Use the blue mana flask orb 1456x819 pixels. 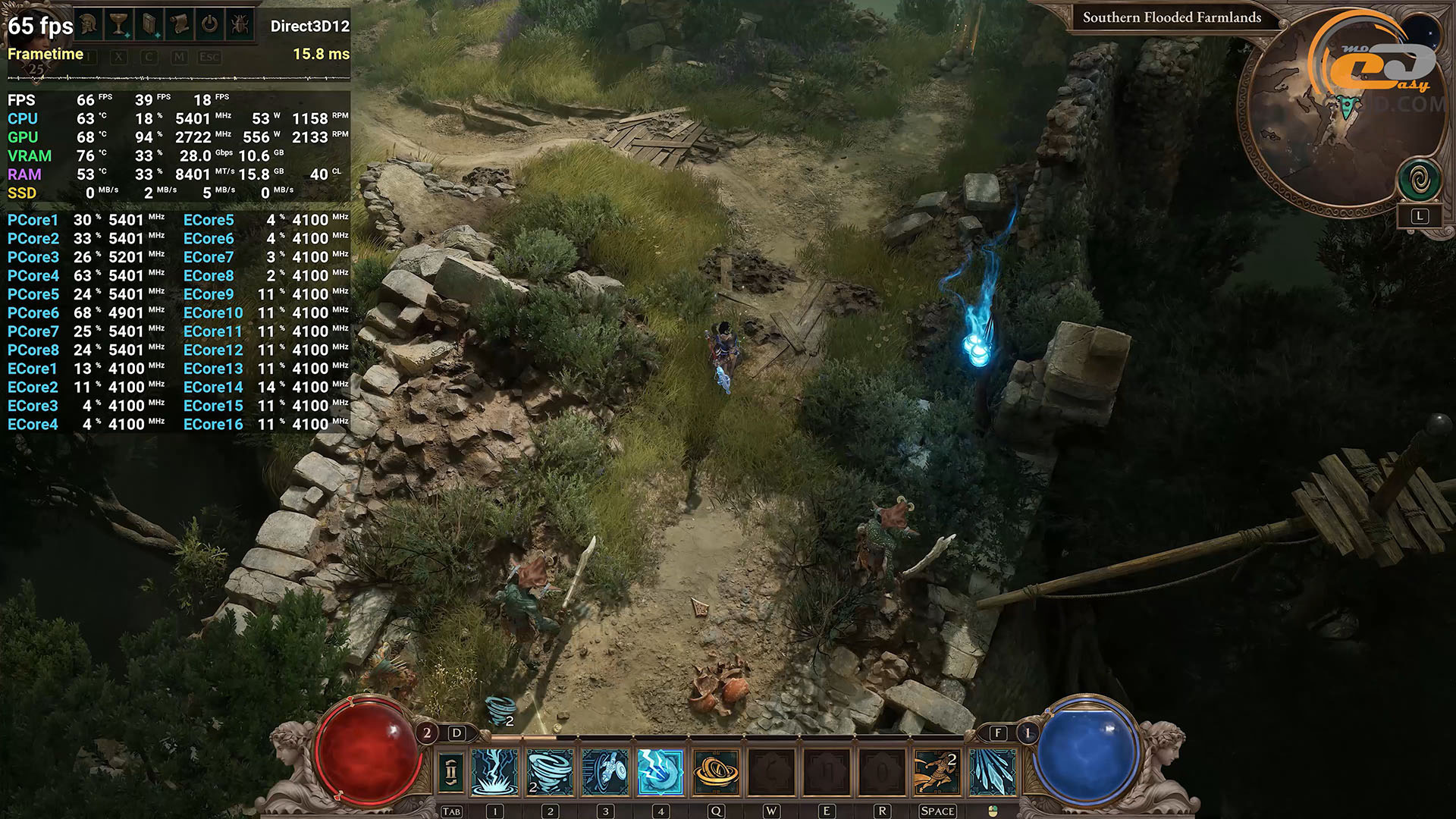point(1087,751)
